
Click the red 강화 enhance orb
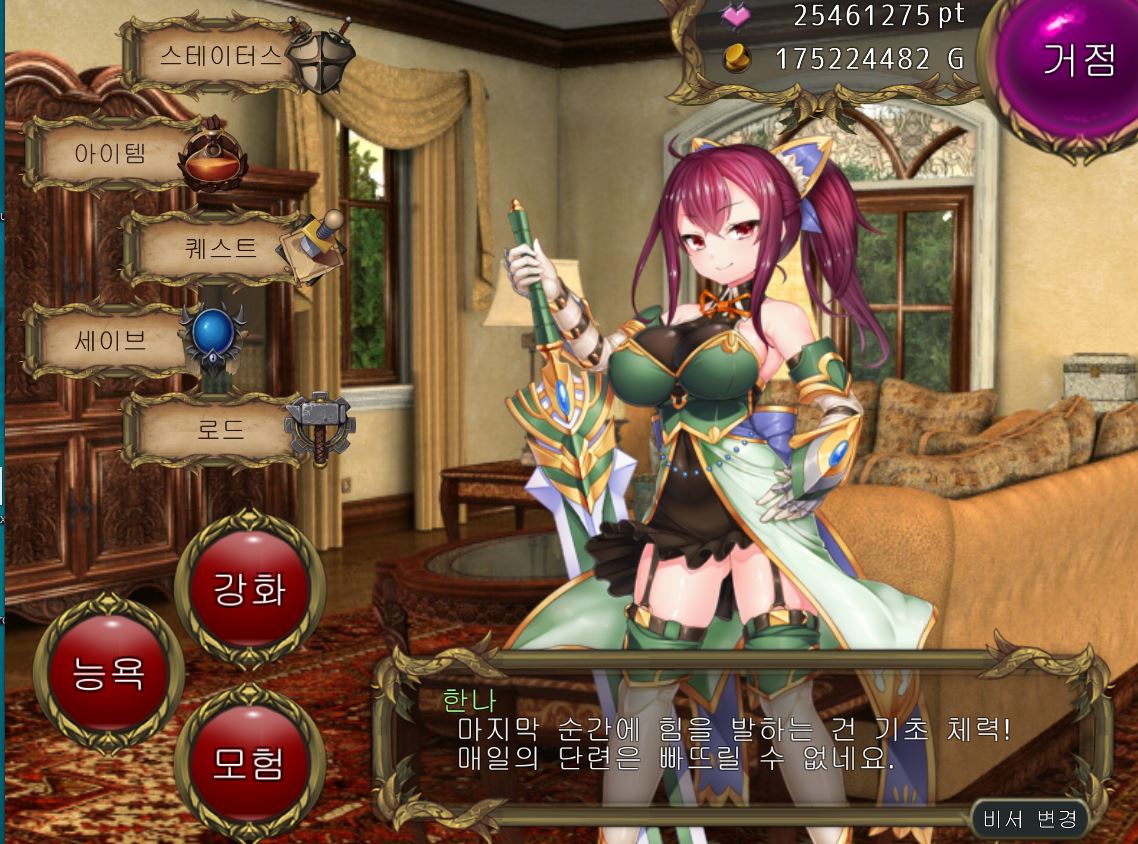249,589
